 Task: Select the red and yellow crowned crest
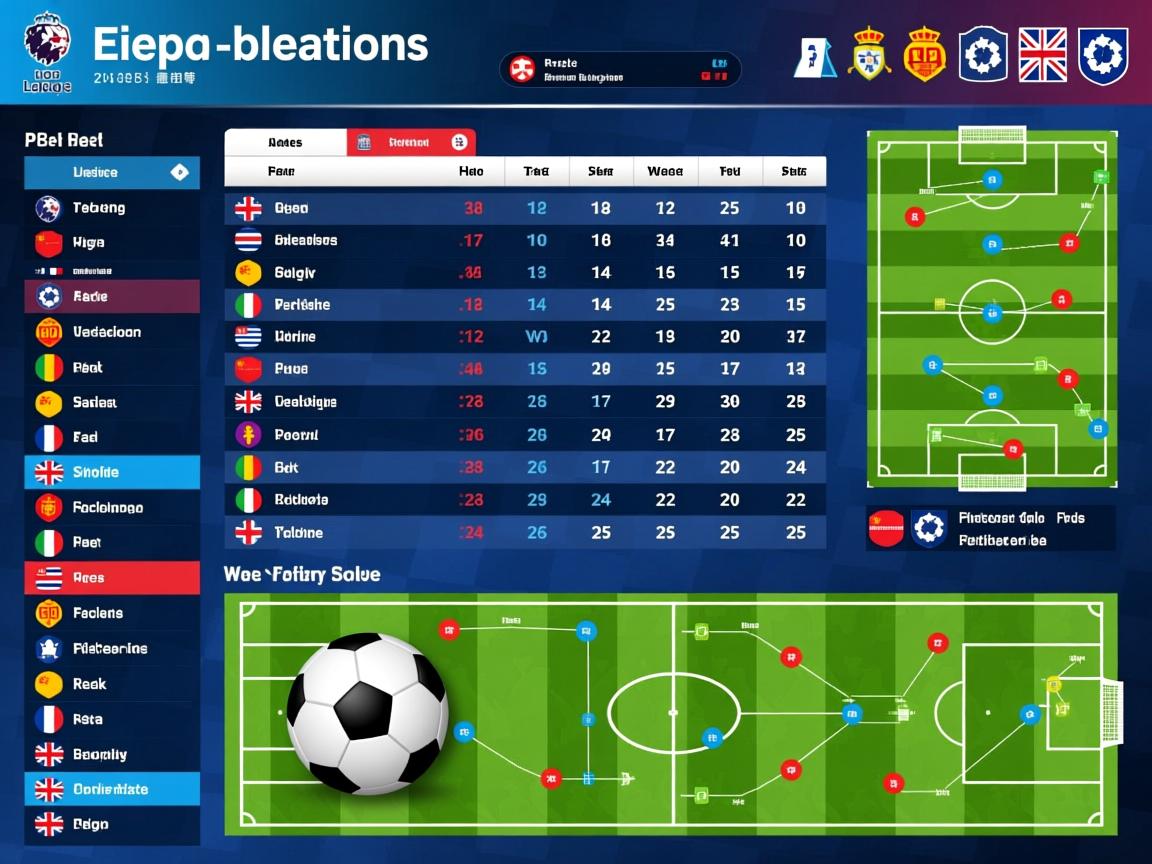(924, 55)
